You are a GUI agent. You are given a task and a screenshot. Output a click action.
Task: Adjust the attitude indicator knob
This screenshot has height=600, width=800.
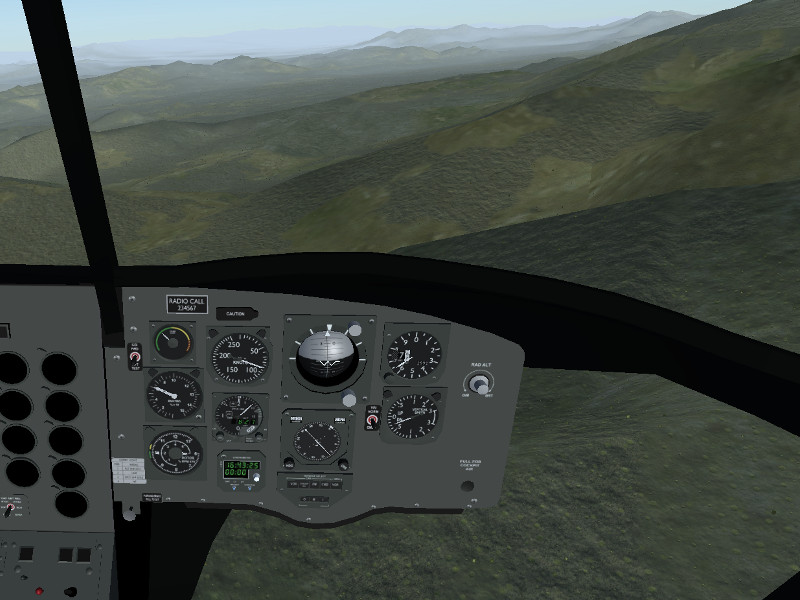click(x=349, y=400)
